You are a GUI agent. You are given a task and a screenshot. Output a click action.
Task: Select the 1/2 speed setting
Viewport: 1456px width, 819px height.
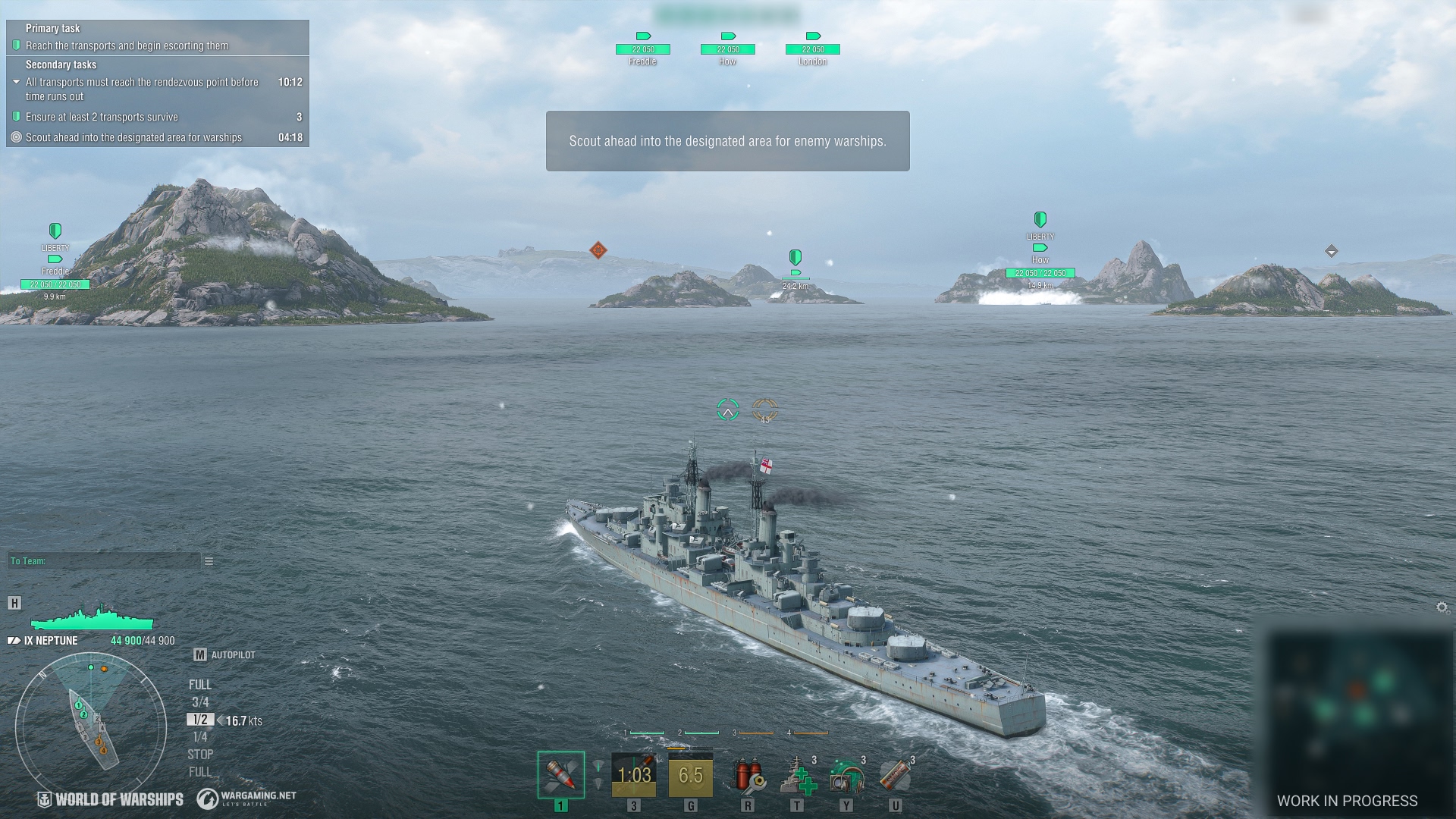point(200,720)
